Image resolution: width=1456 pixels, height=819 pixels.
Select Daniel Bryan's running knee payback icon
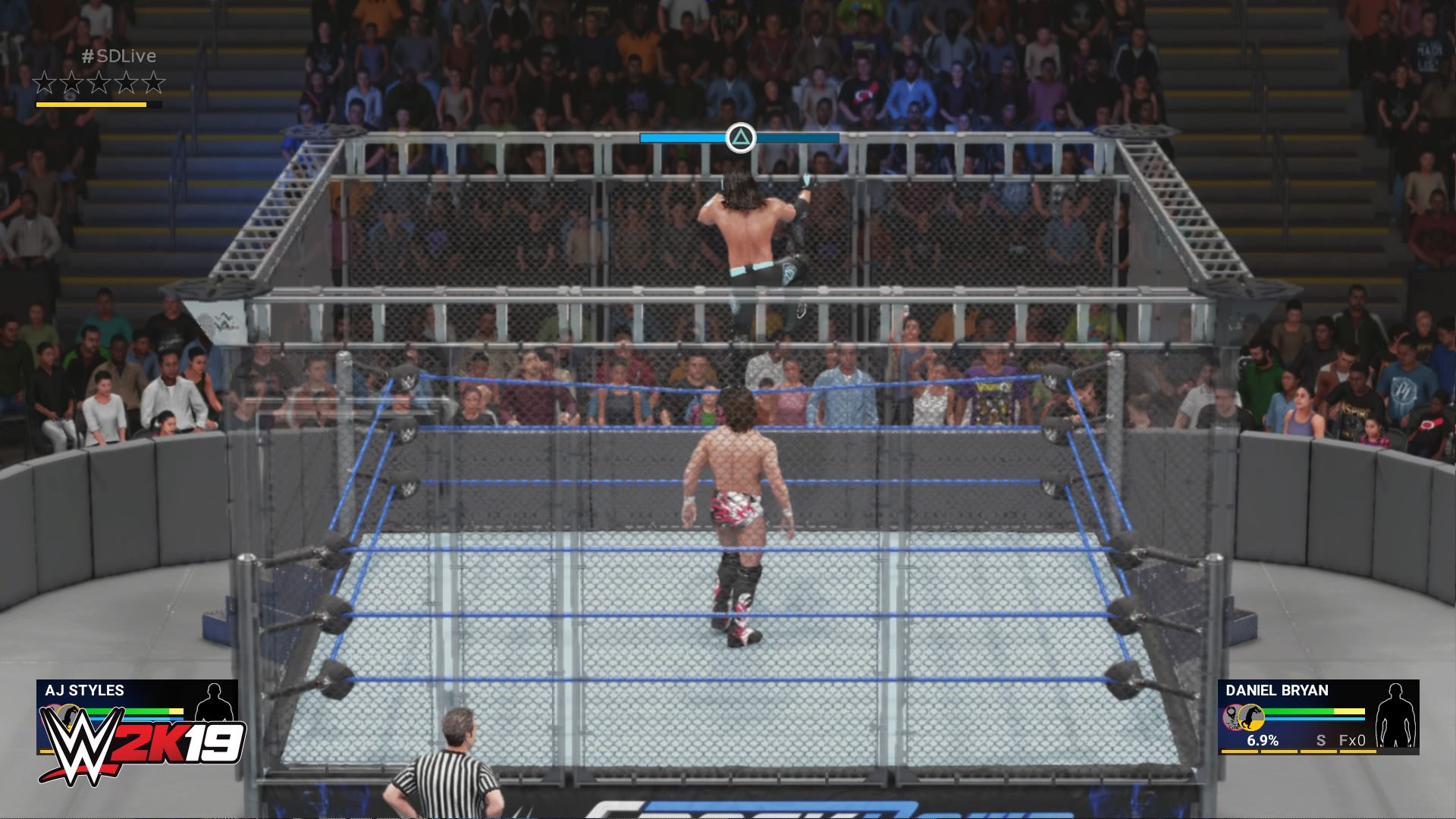click(1250, 718)
